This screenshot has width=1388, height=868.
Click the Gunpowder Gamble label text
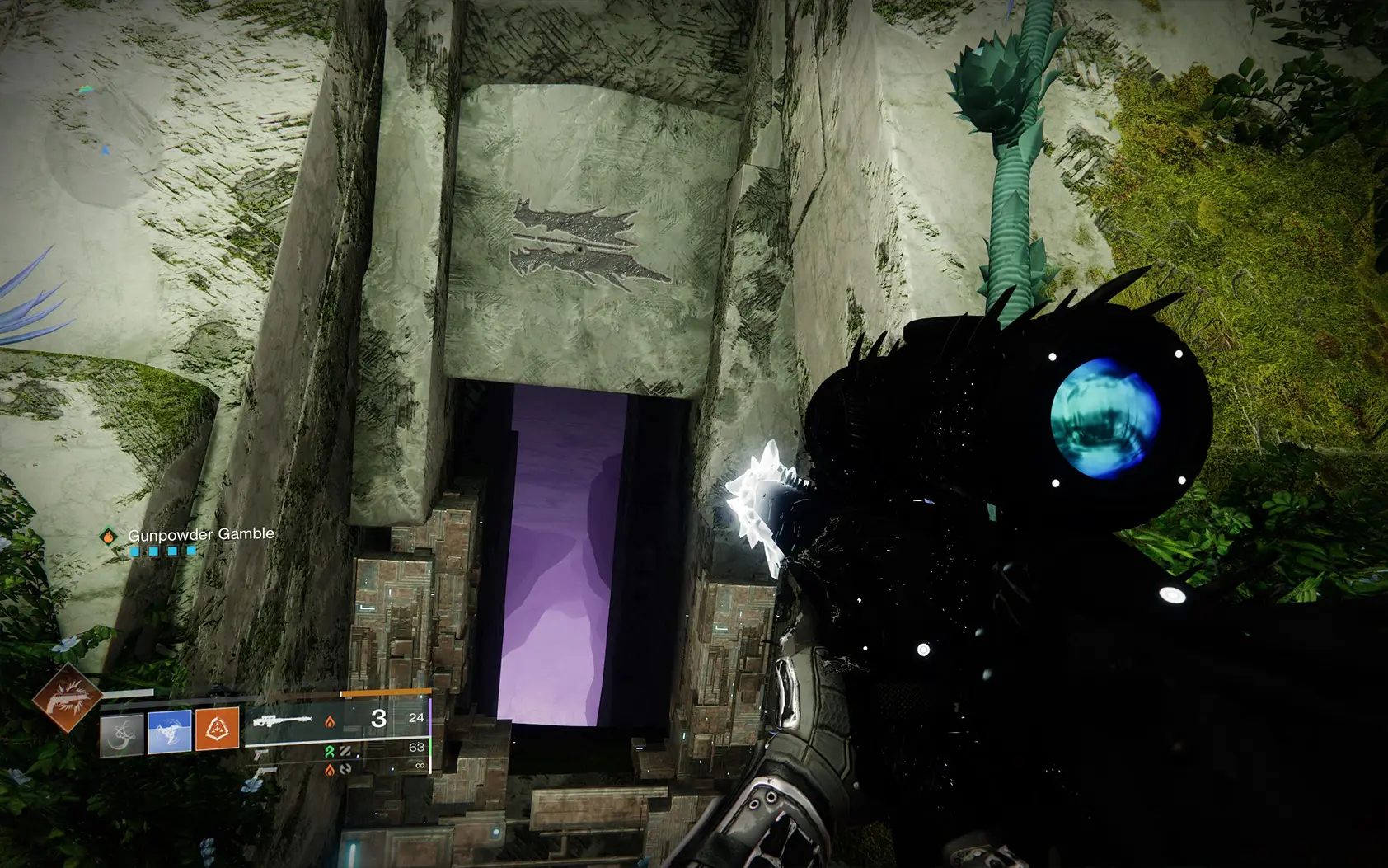pyautogui.click(x=202, y=535)
